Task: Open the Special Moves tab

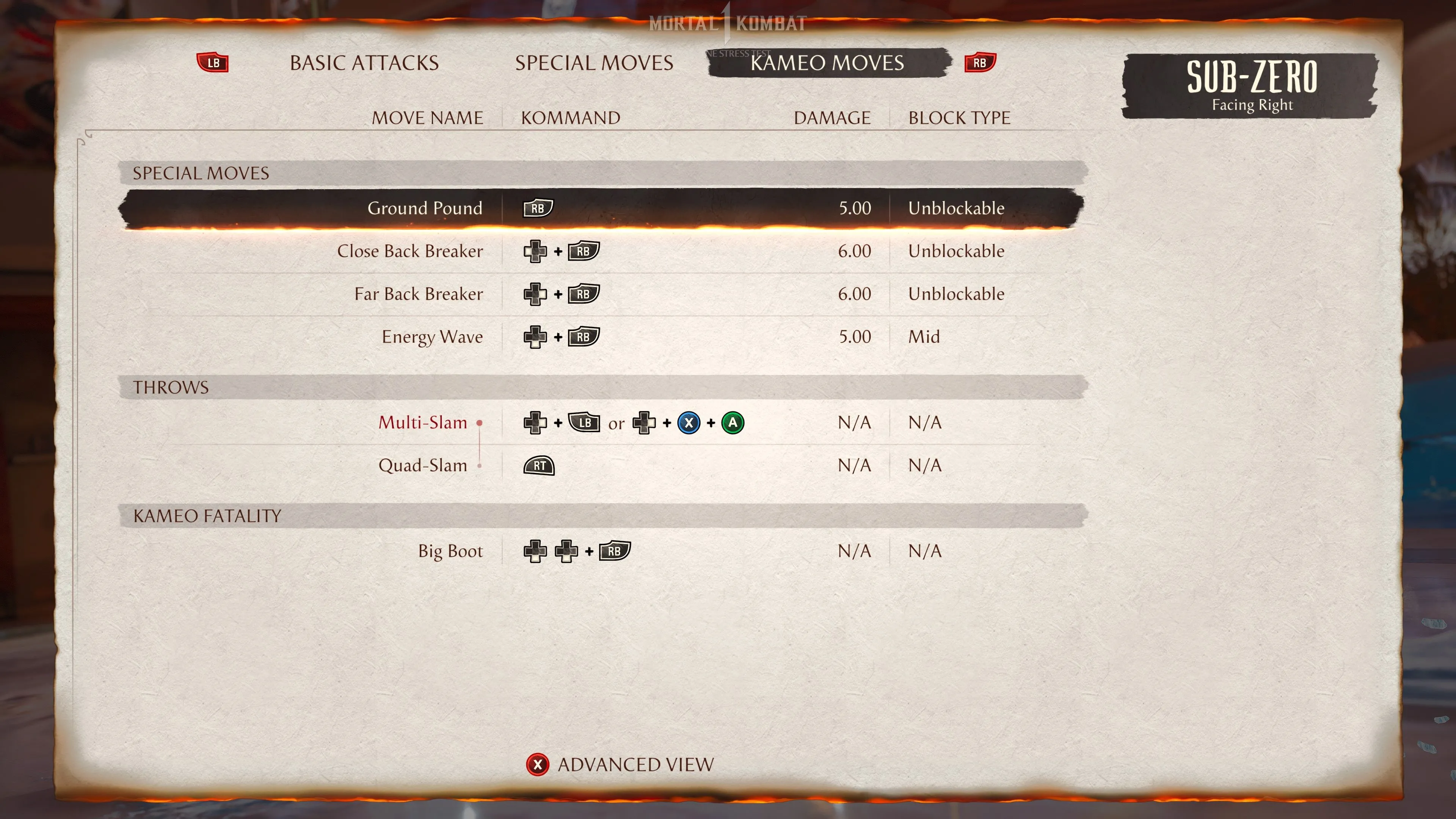Action: (x=593, y=63)
